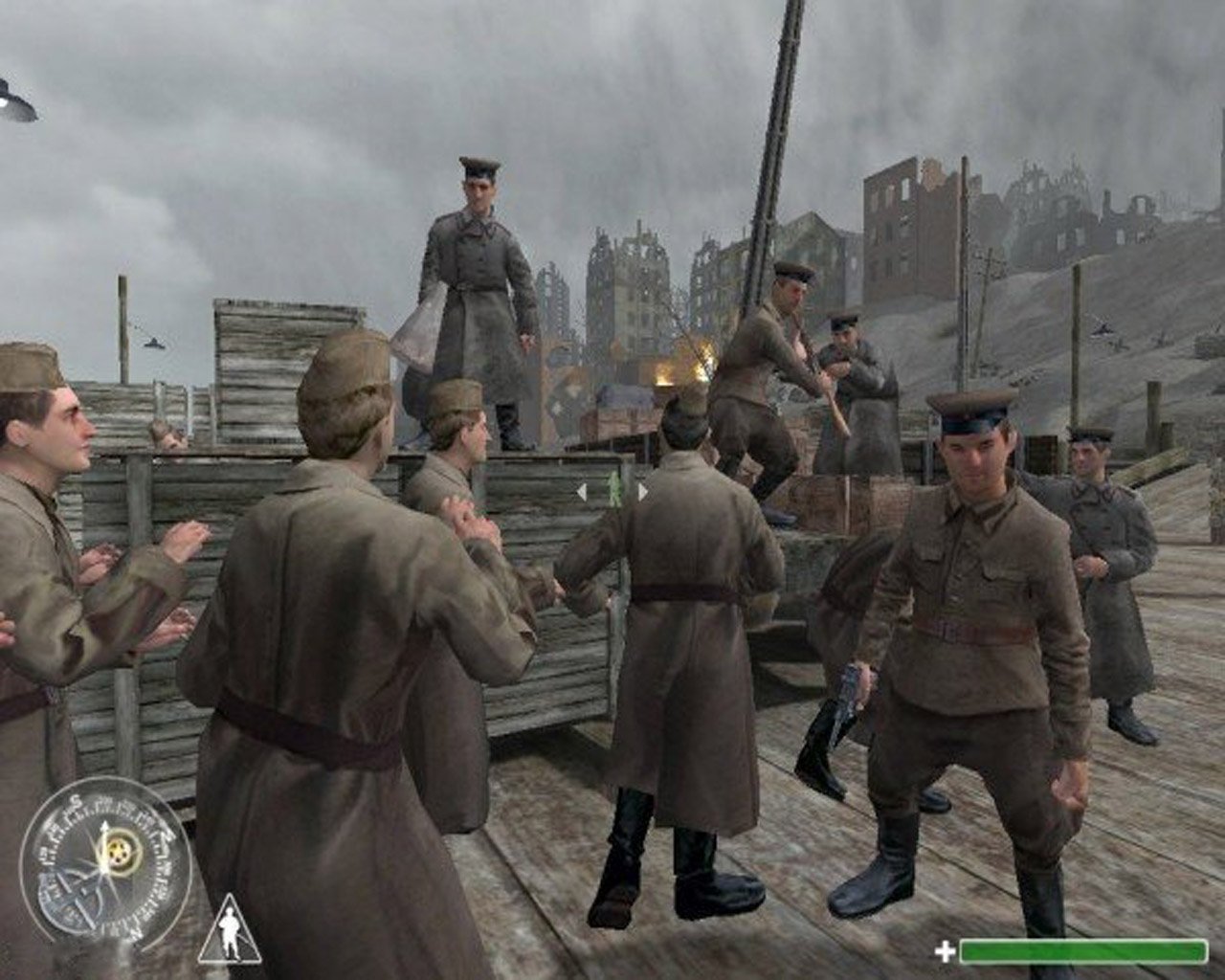Select the soldier stance indicator icon
The height and width of the screenshot is (980, 1225).
click(231, 930)
